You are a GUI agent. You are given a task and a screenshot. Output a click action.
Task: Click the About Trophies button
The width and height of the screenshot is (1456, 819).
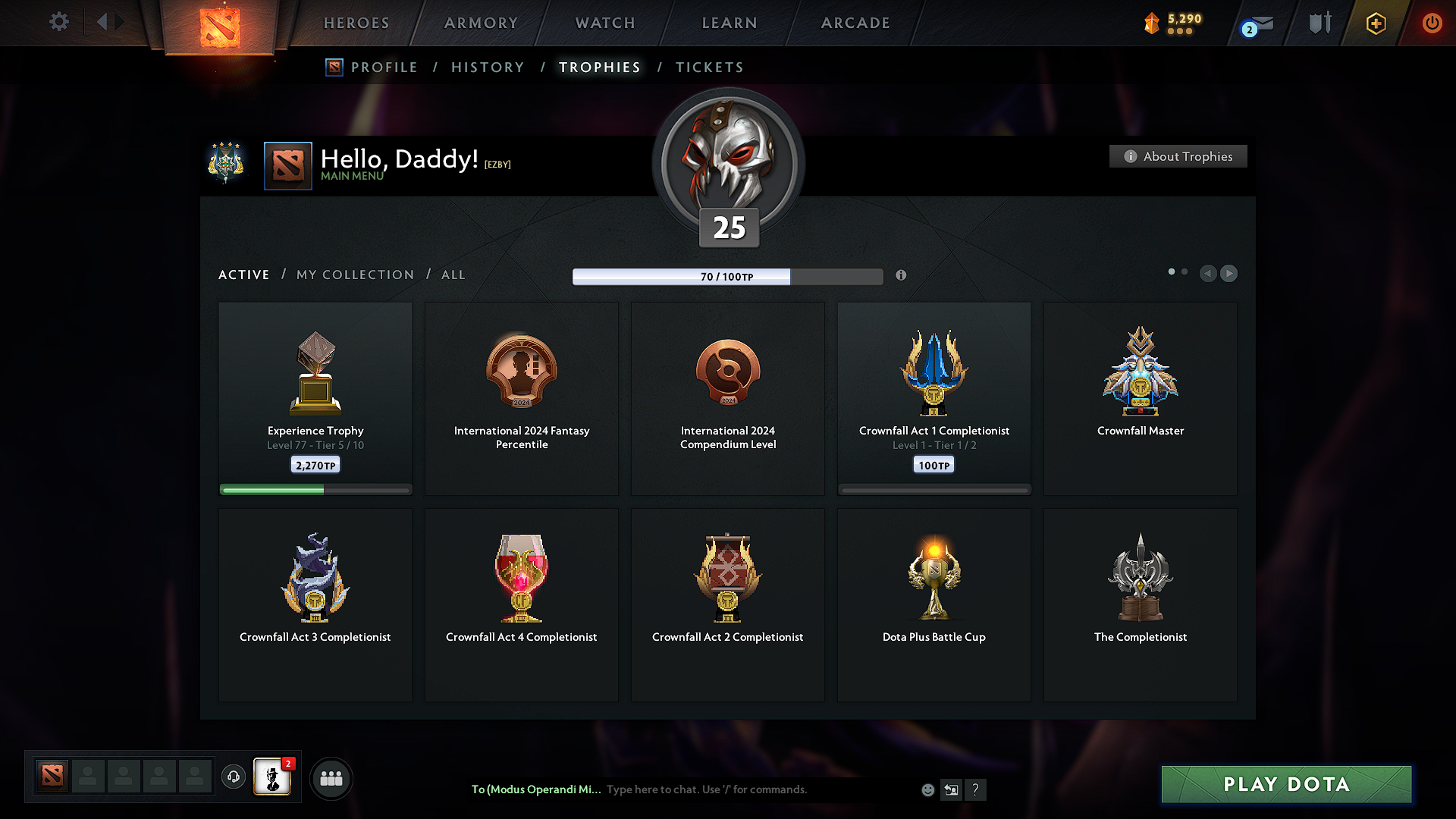[1178, 156]
